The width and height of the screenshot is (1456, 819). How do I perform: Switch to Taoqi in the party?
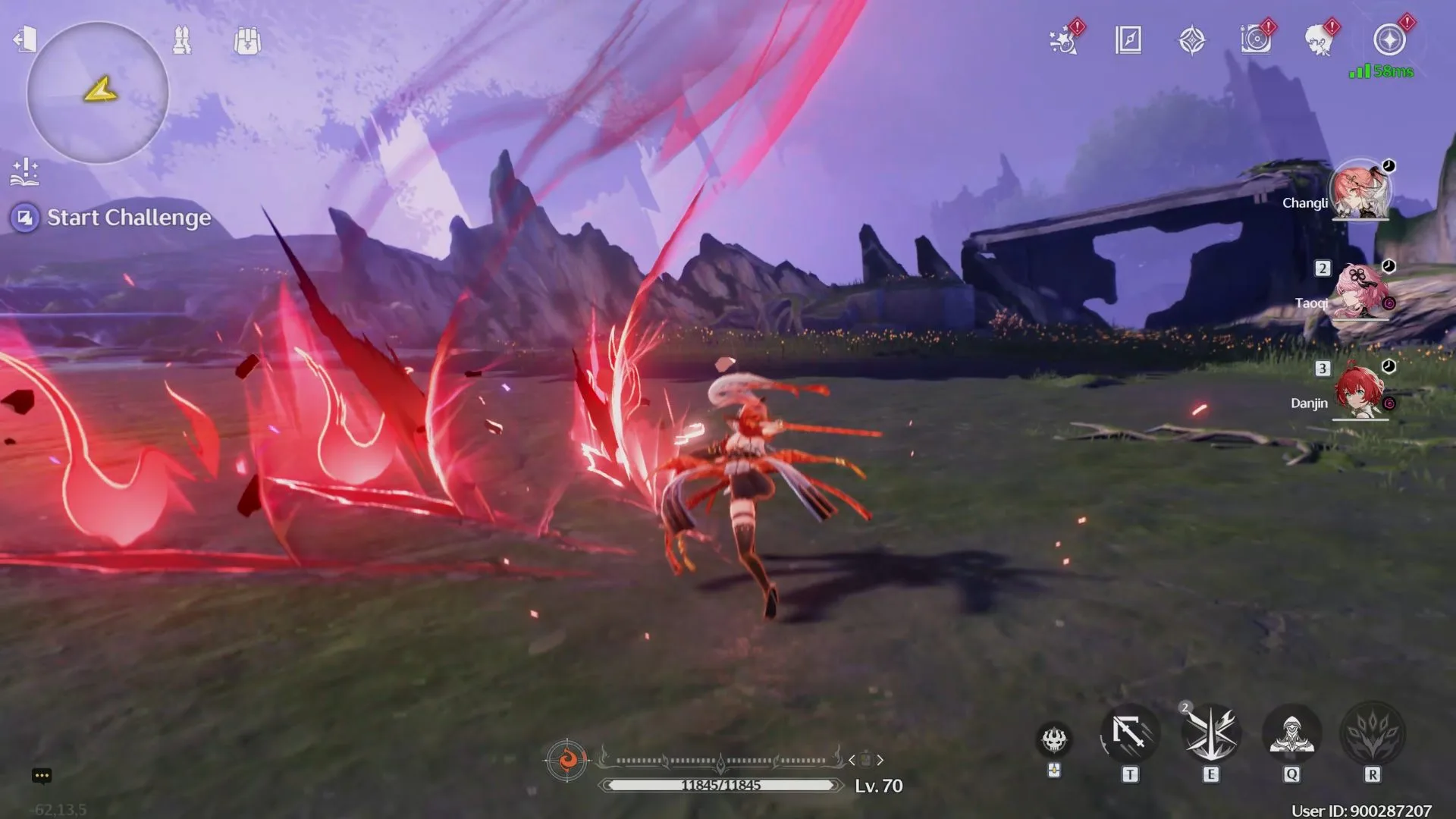(1360, 292)
